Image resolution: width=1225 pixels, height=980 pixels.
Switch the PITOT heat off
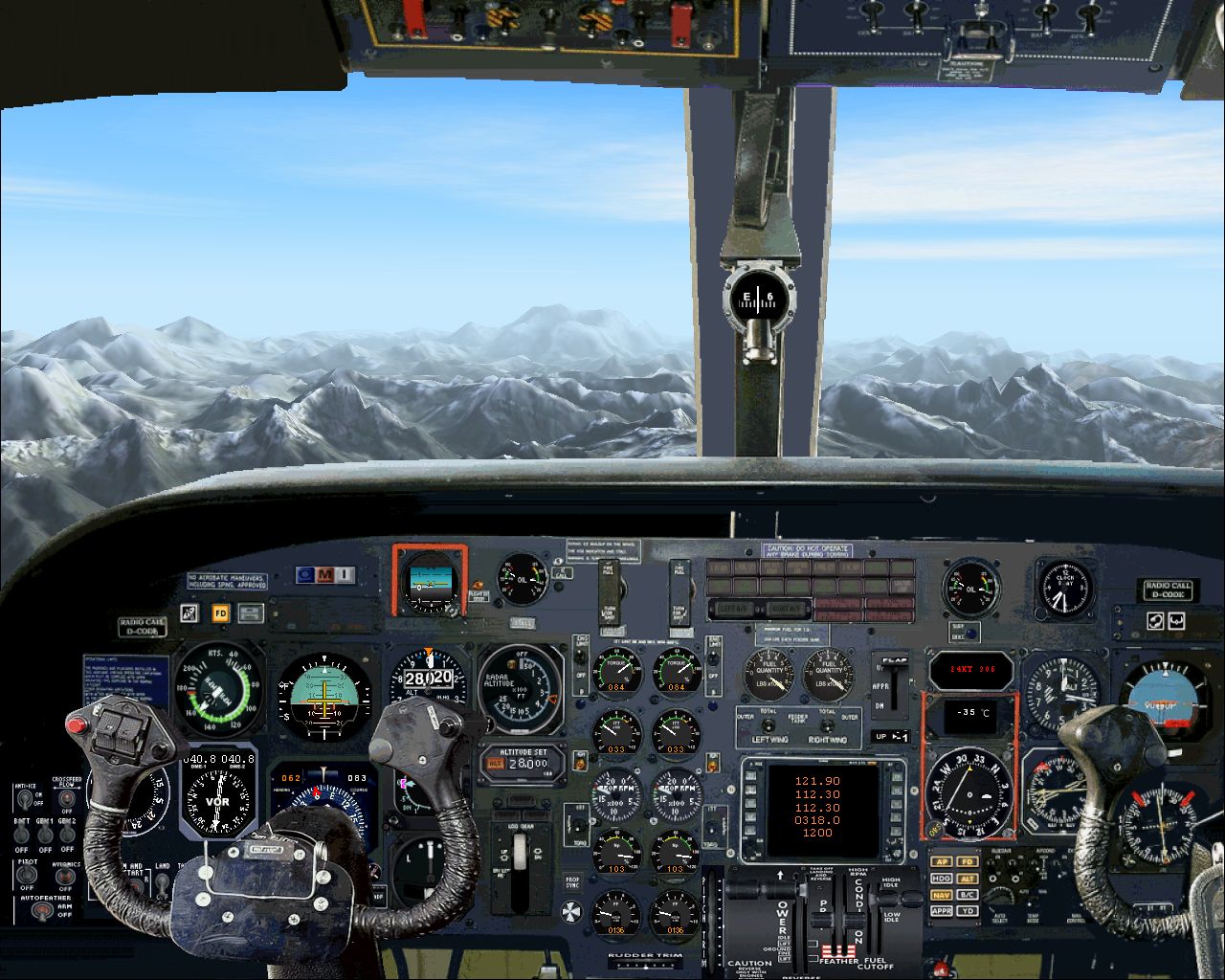[x=26, y=874]
